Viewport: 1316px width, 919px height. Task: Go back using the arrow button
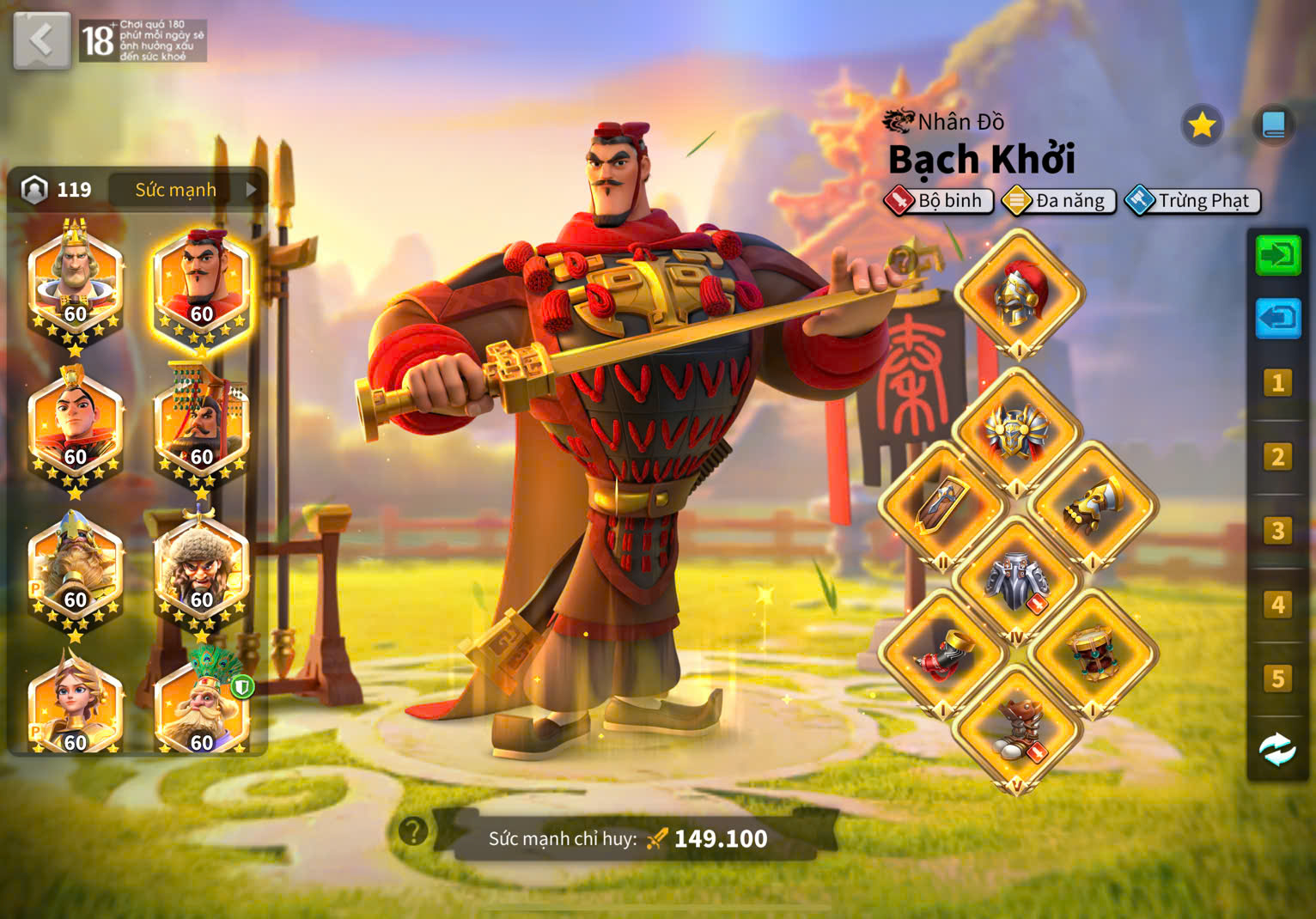pyautogui.click(x=41, y=40)
